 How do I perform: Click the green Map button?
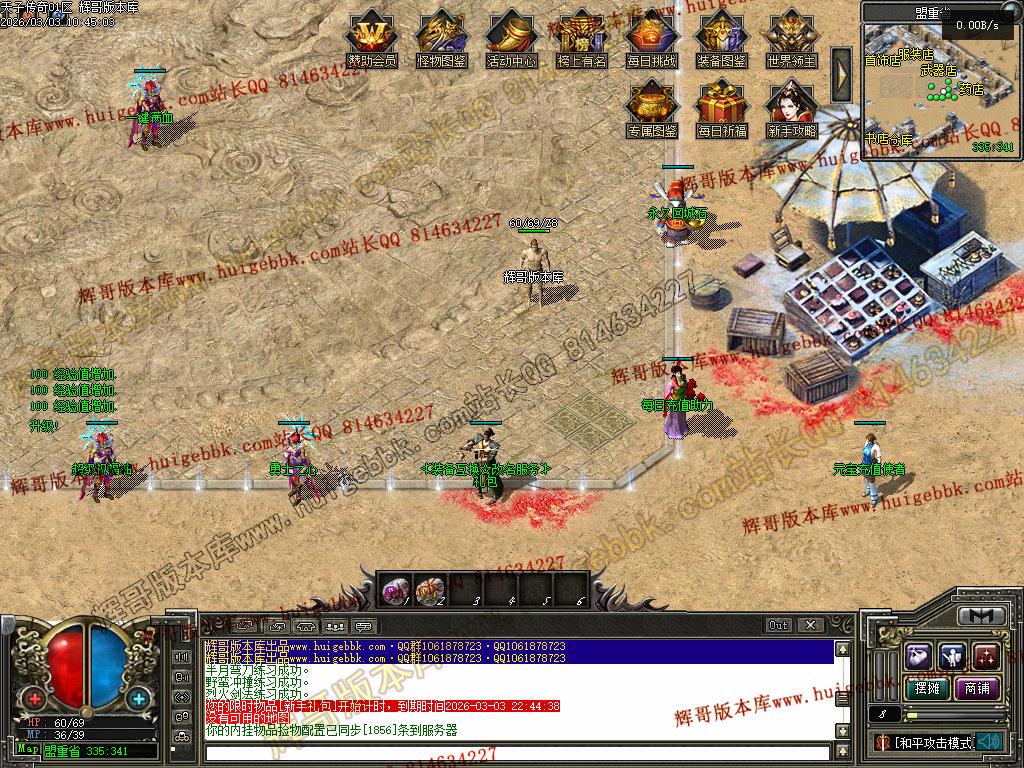[27, 749]
